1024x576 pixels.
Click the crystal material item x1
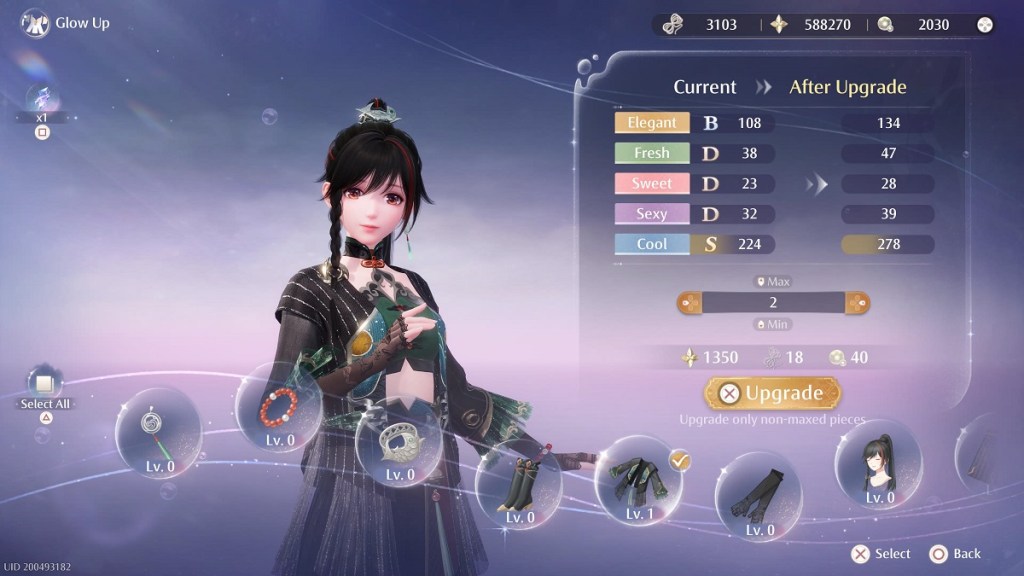pos(42,100)
